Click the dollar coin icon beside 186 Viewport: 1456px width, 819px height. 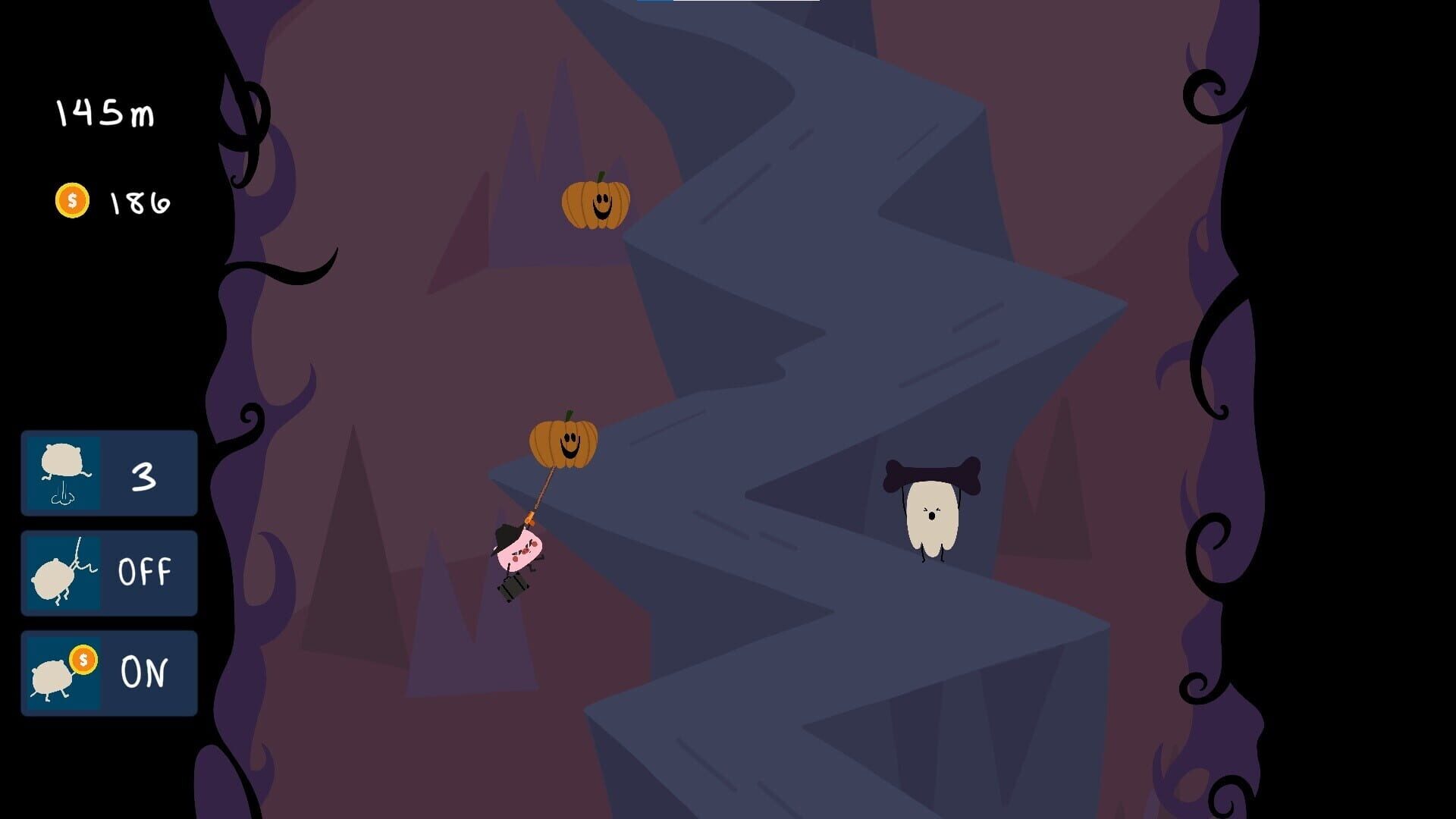point(74,200)
